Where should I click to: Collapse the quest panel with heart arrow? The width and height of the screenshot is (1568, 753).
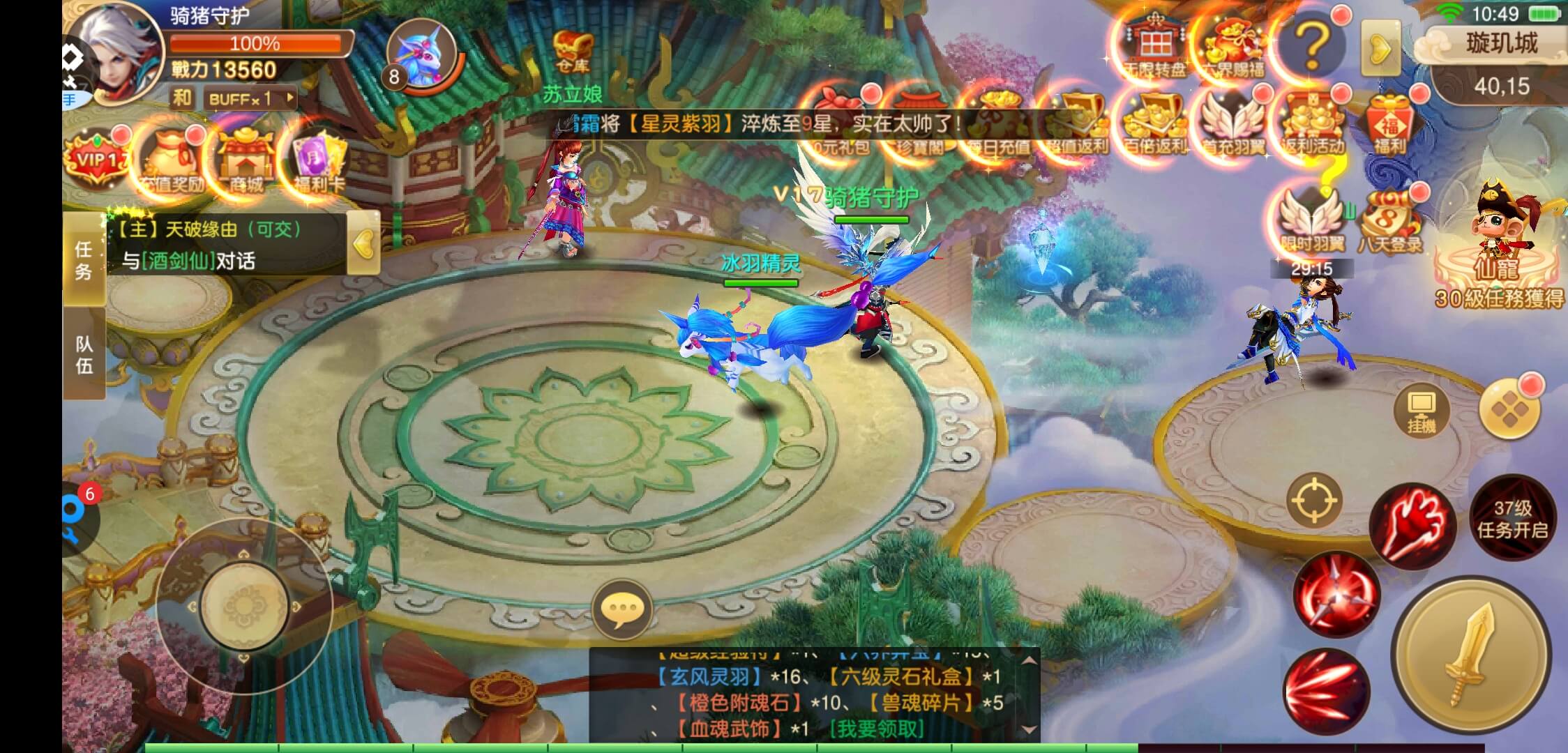(x=363, y=244)
